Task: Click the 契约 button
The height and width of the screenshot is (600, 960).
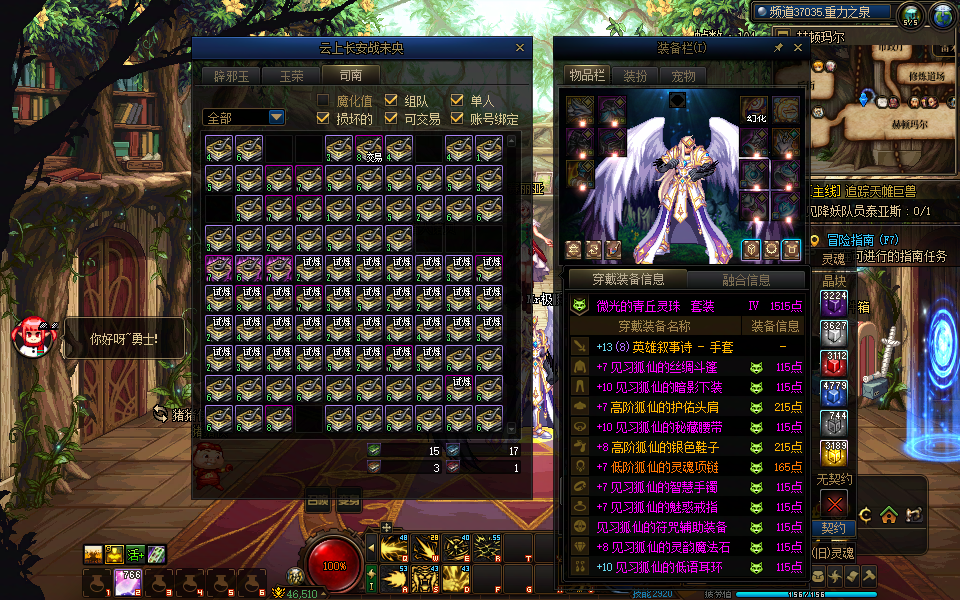Action: [833, 528]
